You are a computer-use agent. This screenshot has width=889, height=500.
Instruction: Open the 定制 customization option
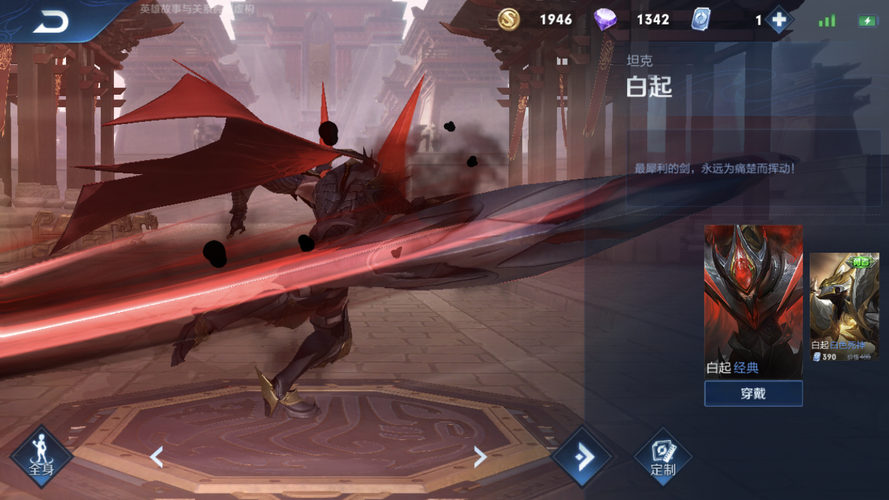662,457
